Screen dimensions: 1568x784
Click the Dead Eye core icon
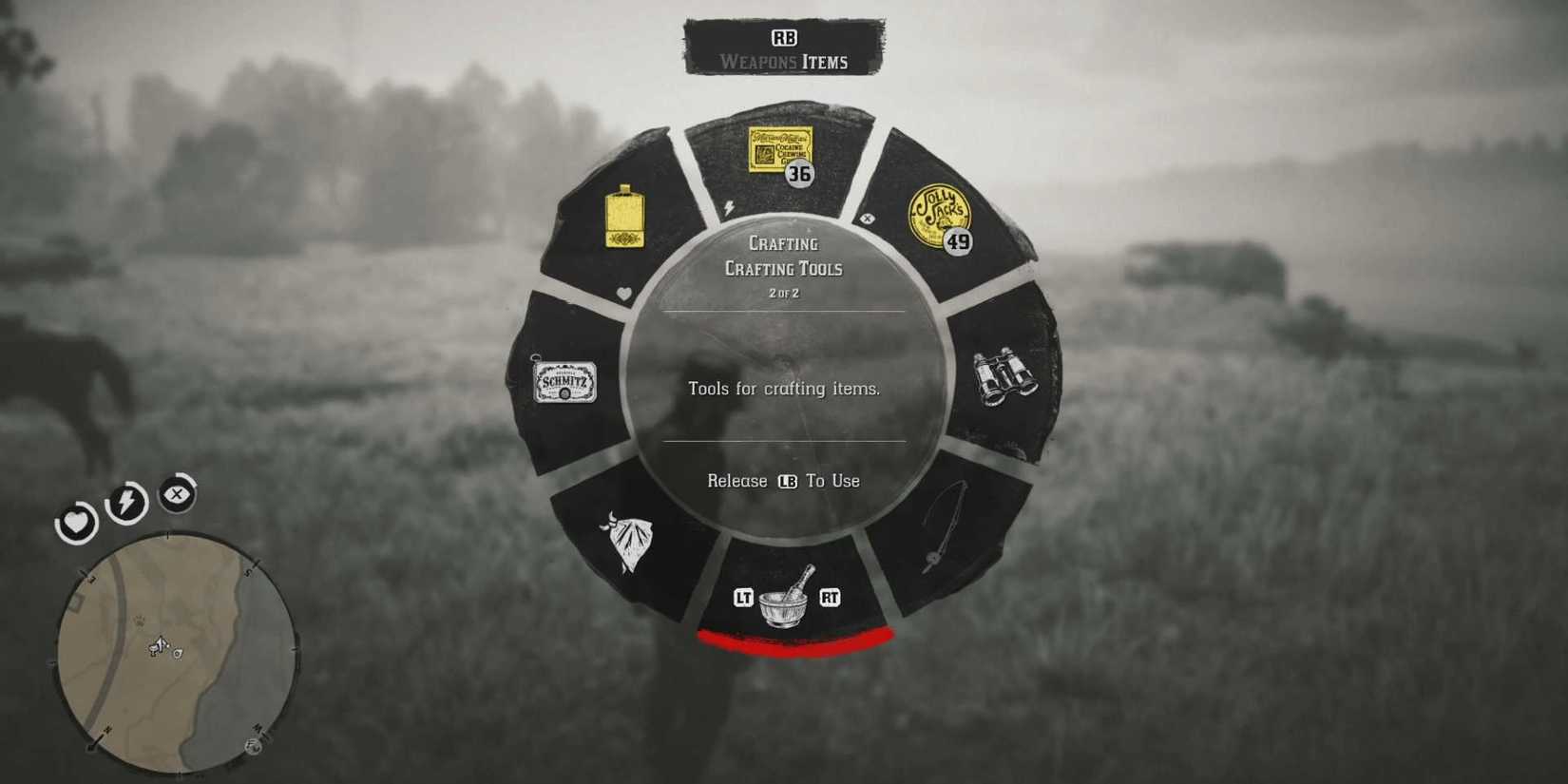pyautogui.click(x=177, y=495)
